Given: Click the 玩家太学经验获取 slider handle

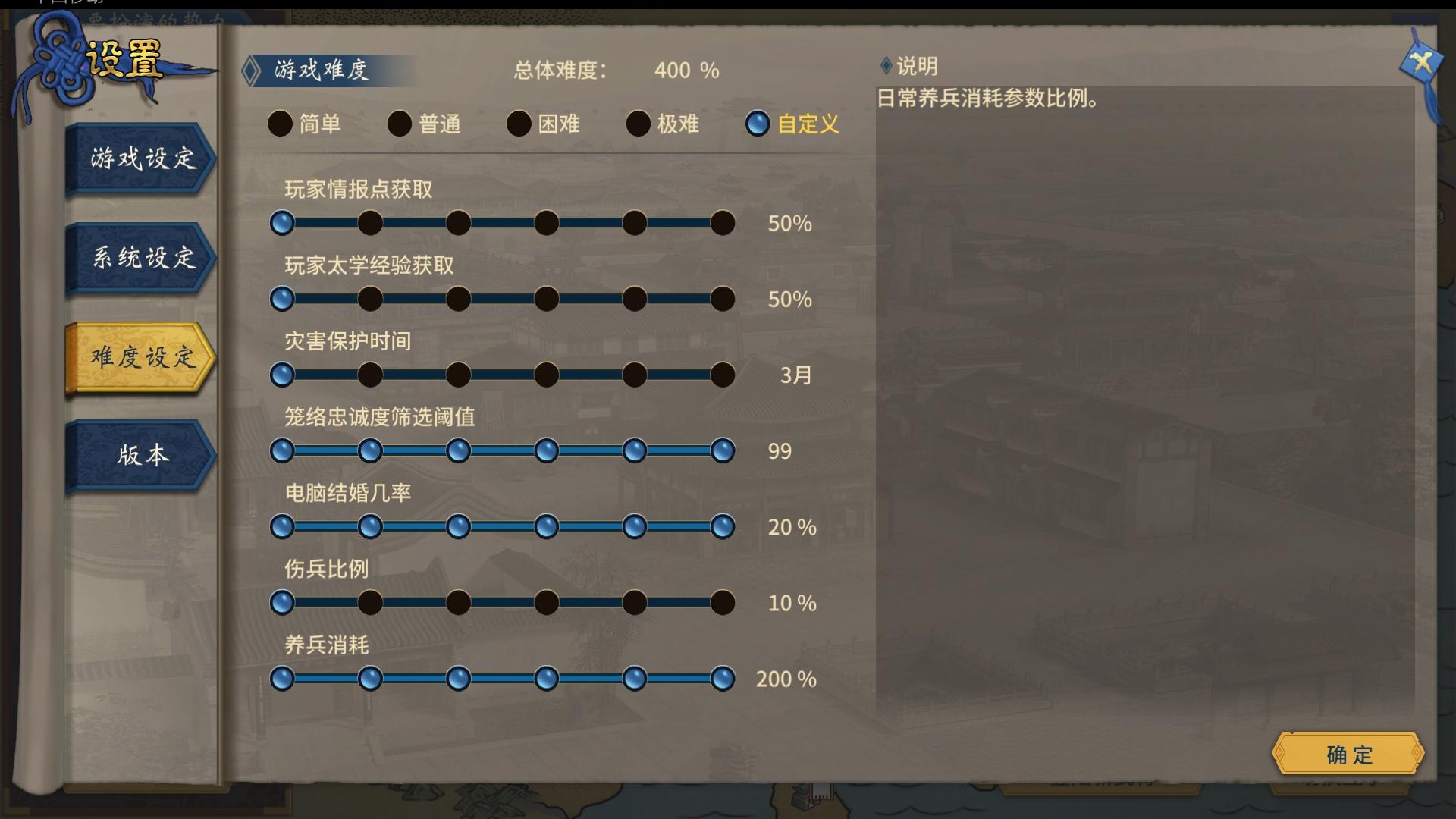Looking at the screenshot, I should [x=283, y=299].
